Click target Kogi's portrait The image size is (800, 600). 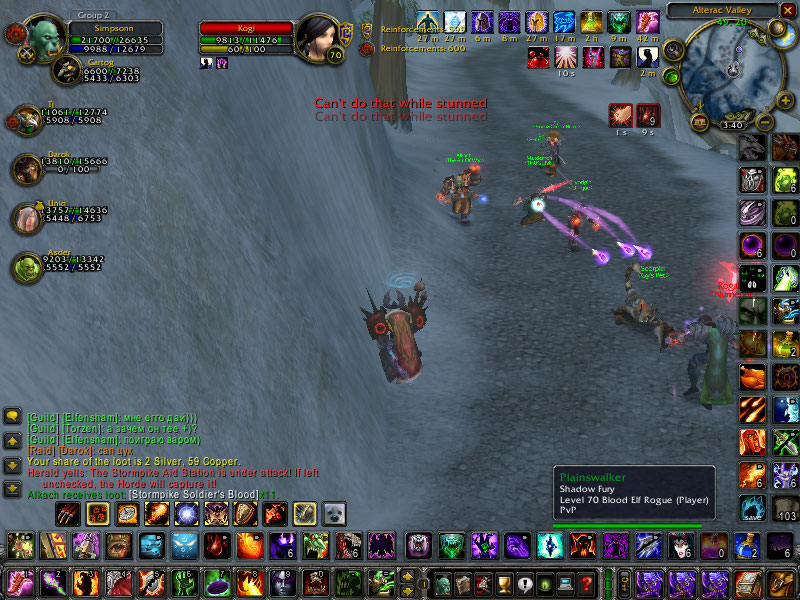tap(319, 38)
